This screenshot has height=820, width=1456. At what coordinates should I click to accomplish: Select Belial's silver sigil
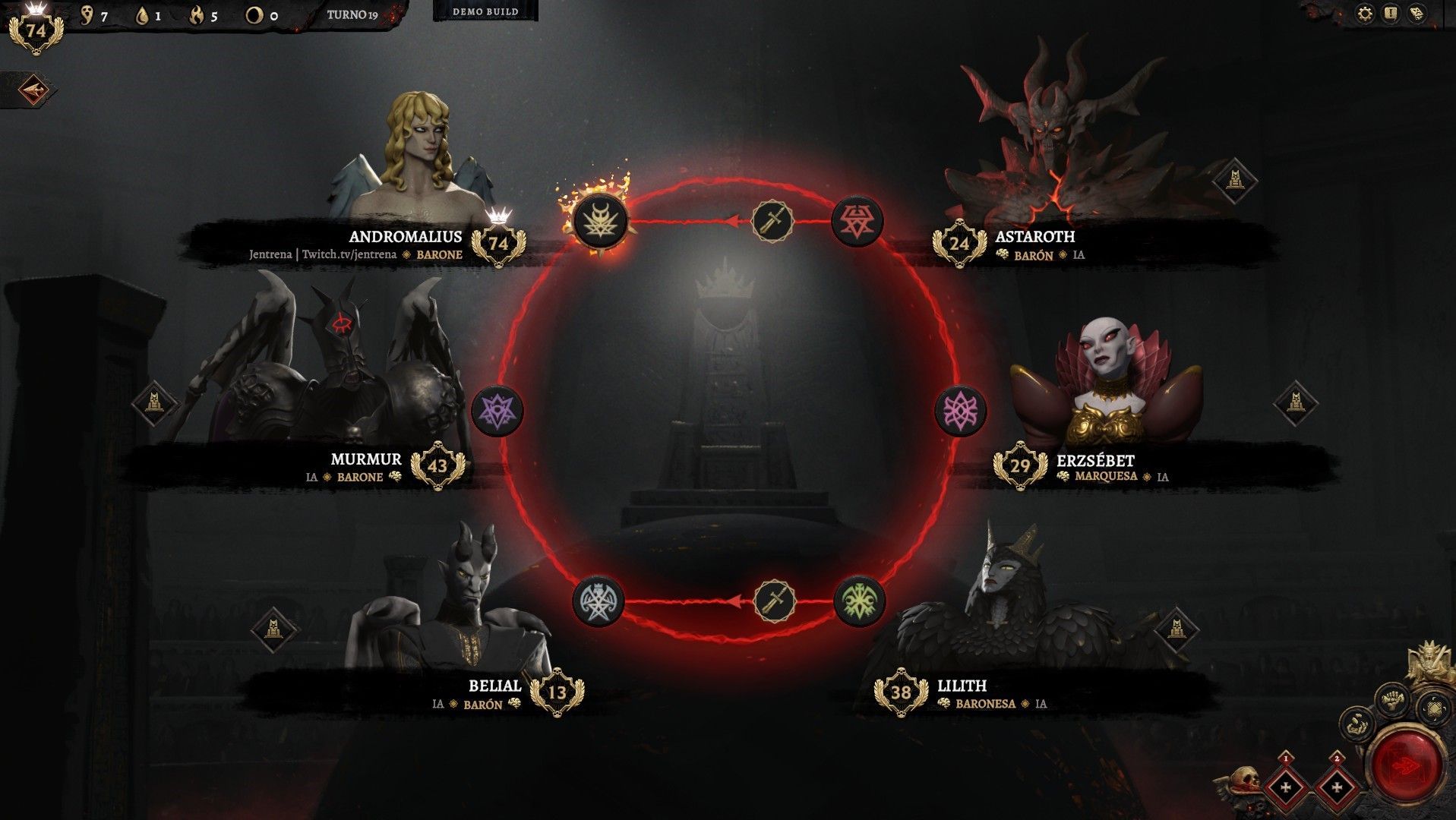pos(599,601)
